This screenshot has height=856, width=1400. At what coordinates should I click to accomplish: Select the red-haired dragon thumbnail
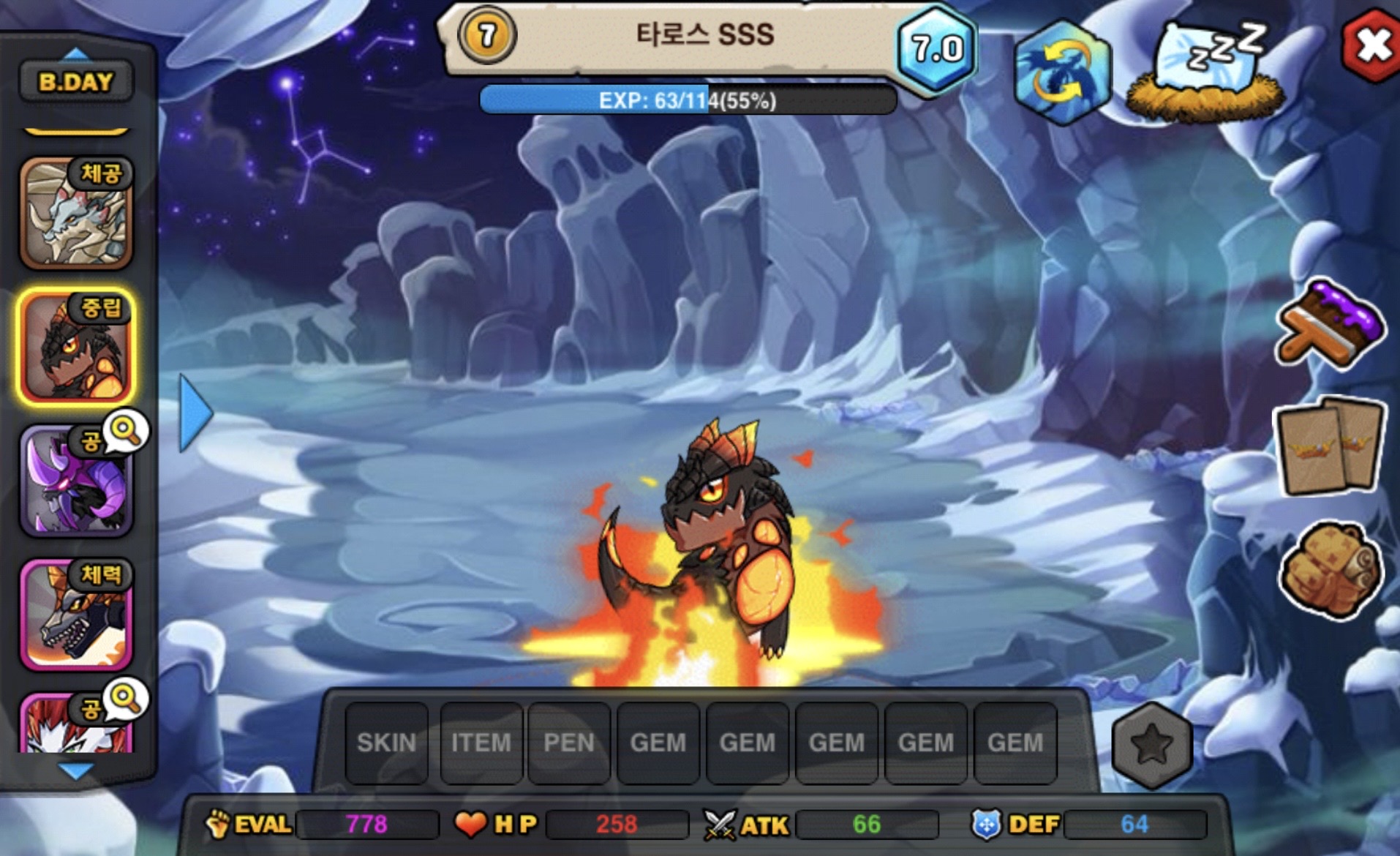(76, 724)
